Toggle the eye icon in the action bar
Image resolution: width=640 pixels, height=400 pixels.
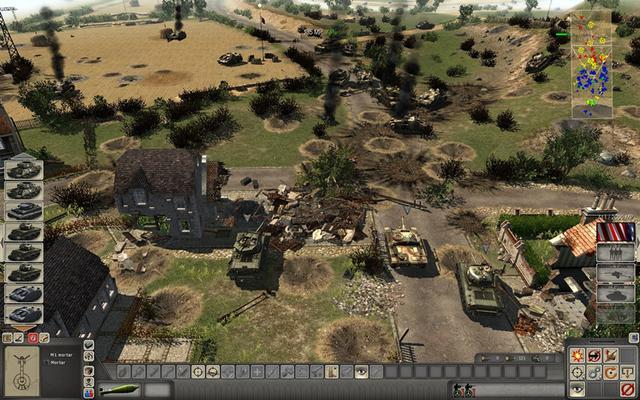(361, 372)
